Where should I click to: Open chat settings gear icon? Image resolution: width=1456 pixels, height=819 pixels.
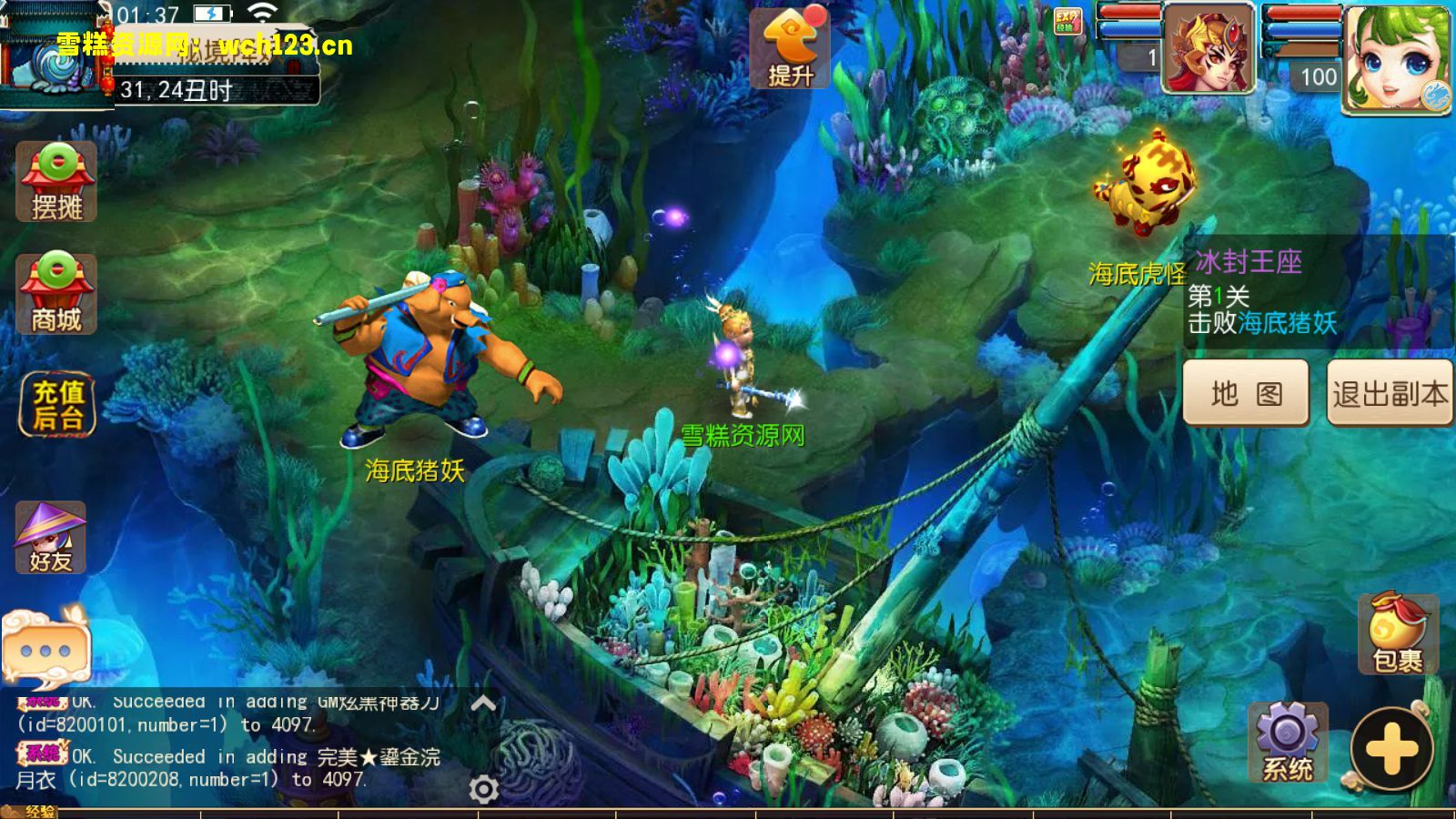pos(483,789)
